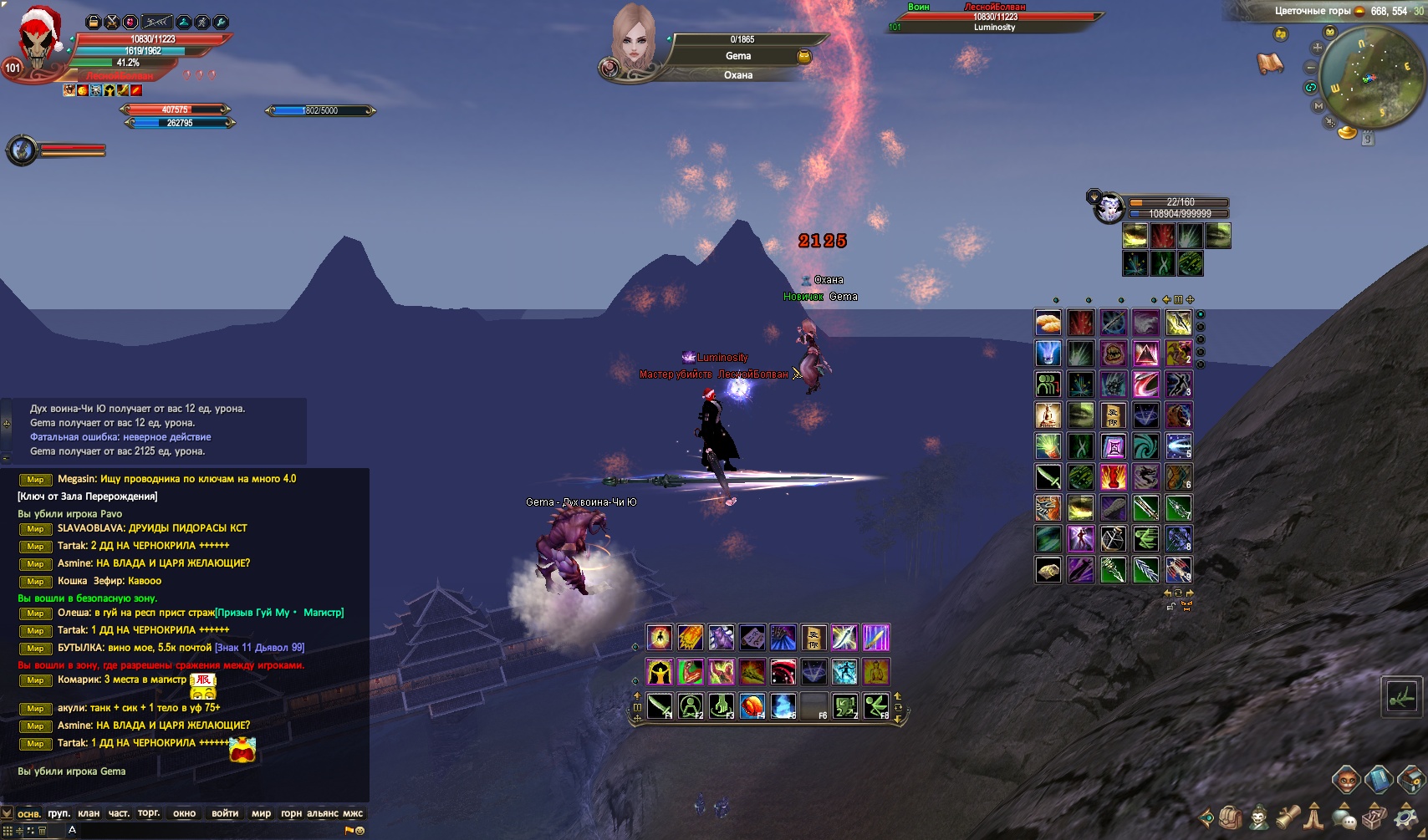Click the chat smiley emoji button
The width and height of the screenshot is (1428, 840).
click(x=360, y=831)
